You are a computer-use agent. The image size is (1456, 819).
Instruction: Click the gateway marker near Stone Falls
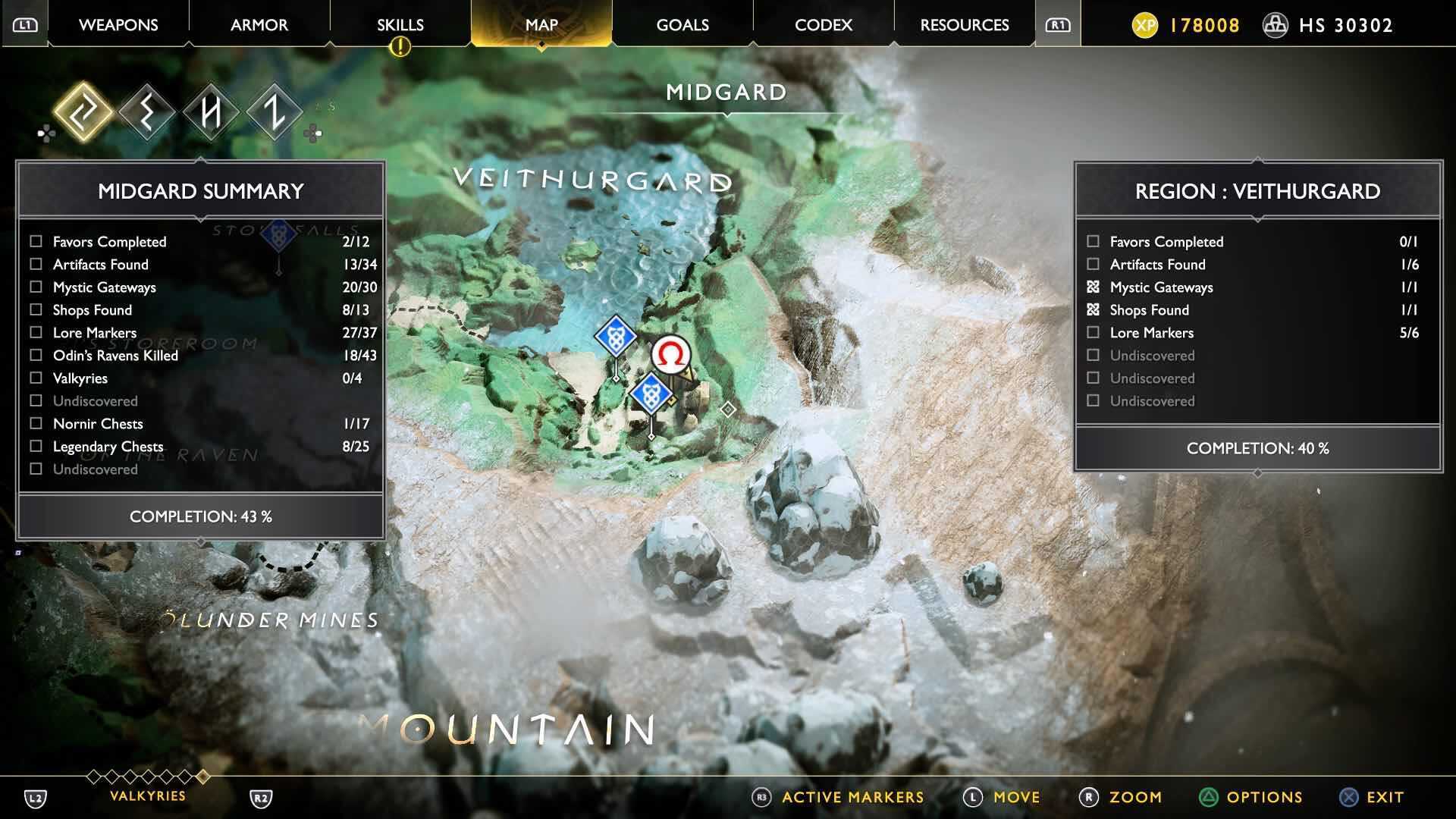[x=278, y=235]
